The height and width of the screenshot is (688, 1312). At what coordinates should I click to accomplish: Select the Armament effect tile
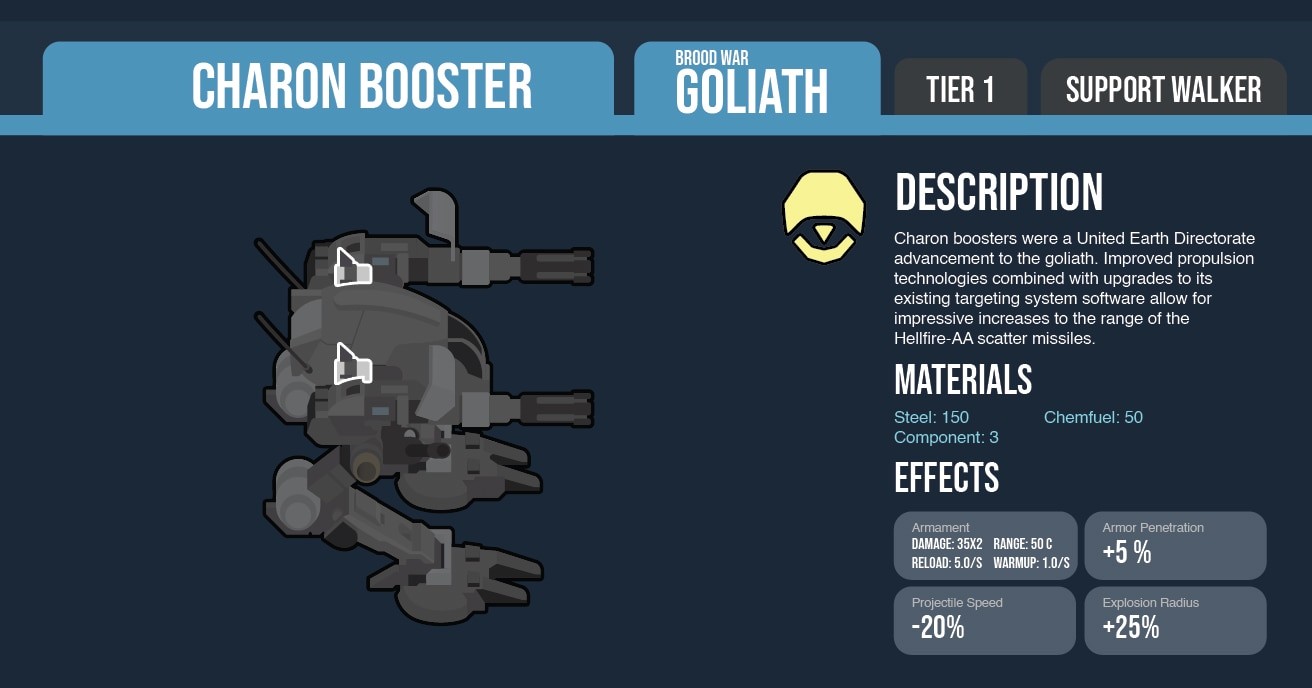(985, 546)
